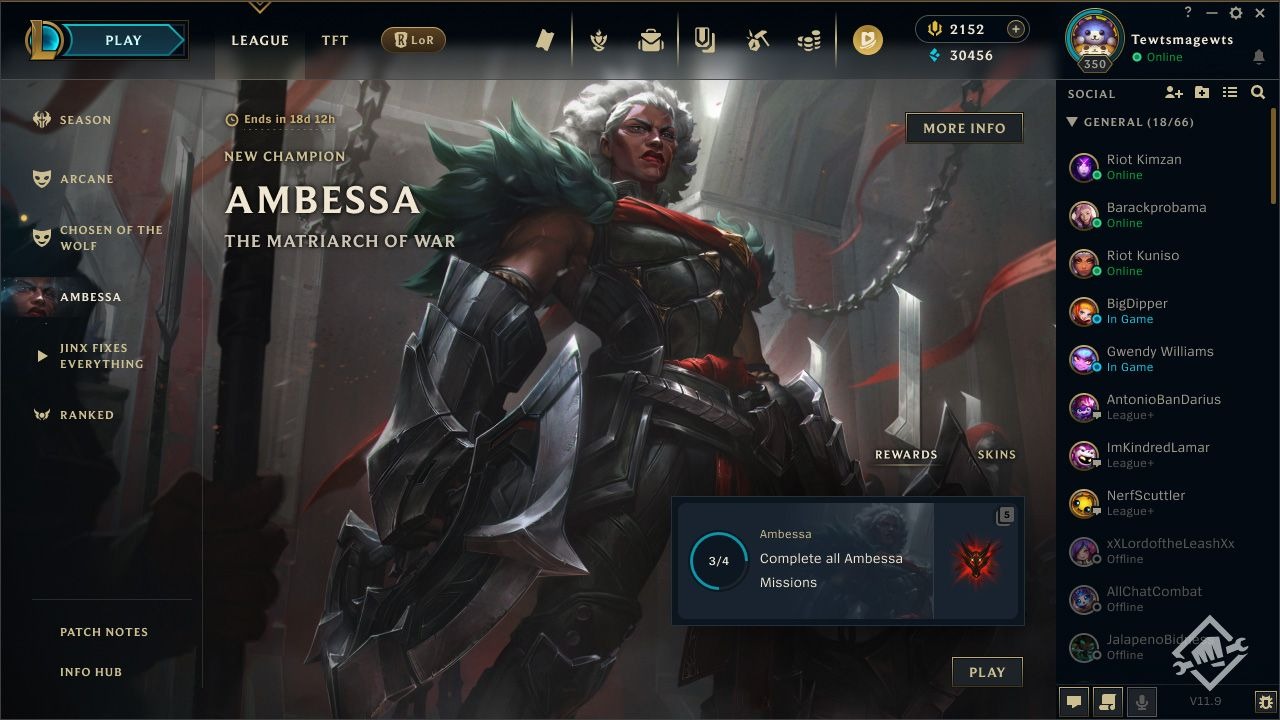Screen dimensions: 1280x720
Task: Open the friends list view options
Action: pos(1230,92)
